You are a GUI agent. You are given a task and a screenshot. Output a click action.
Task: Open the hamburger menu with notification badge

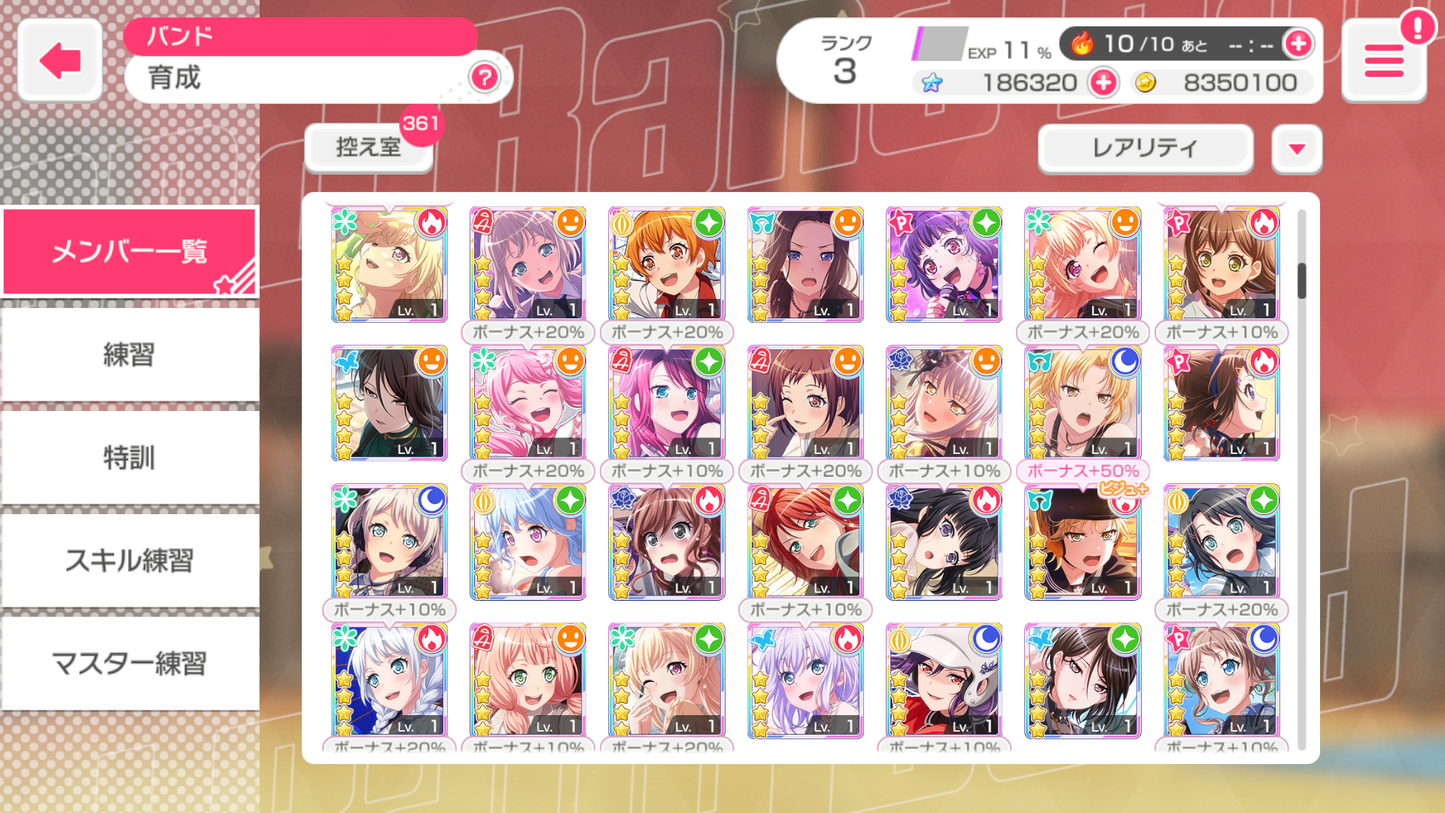coord(1383,60)
